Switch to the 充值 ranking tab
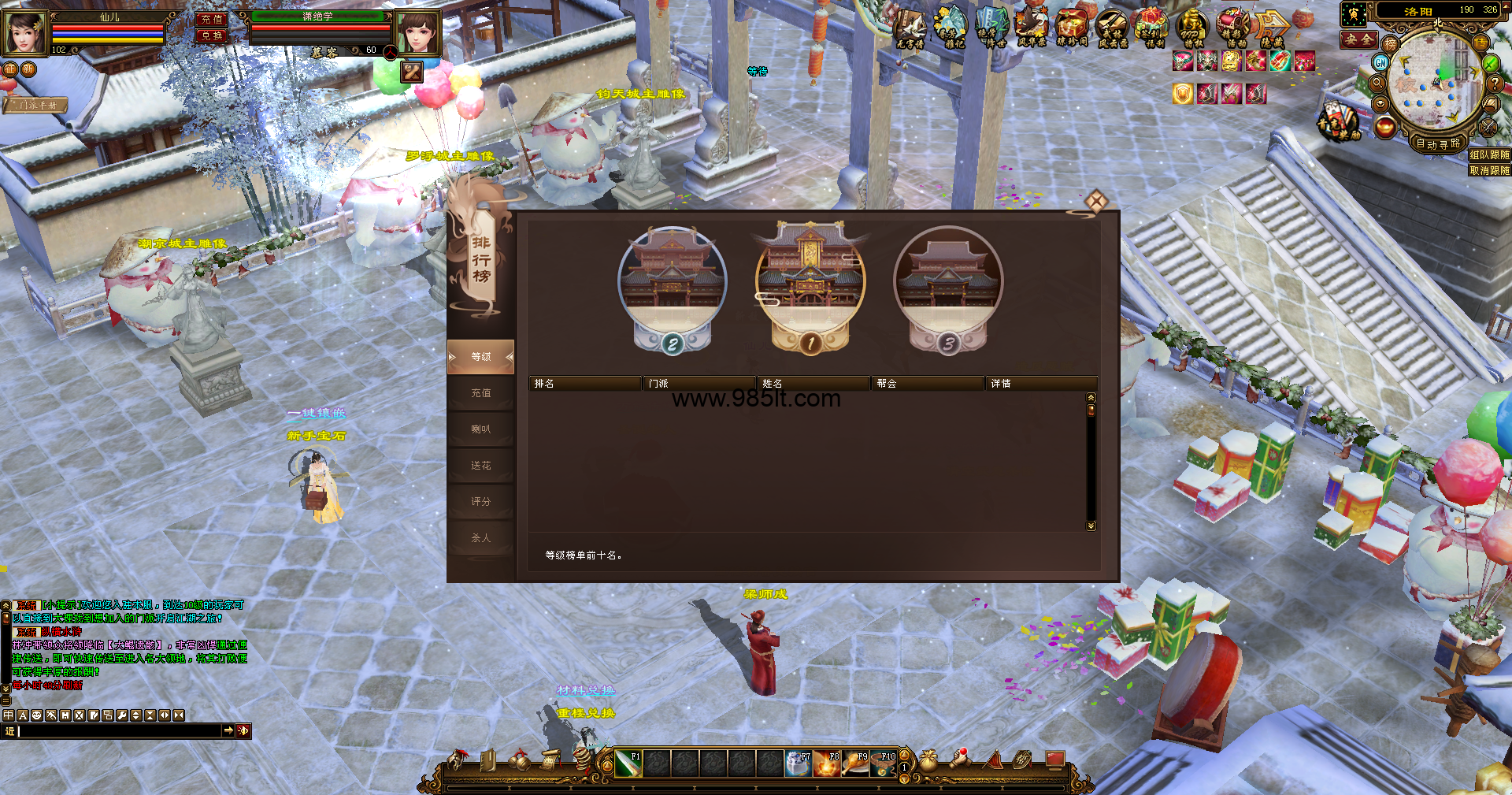Image resolution: width=1512 pixels, height=795 pixels. [480, 393]
